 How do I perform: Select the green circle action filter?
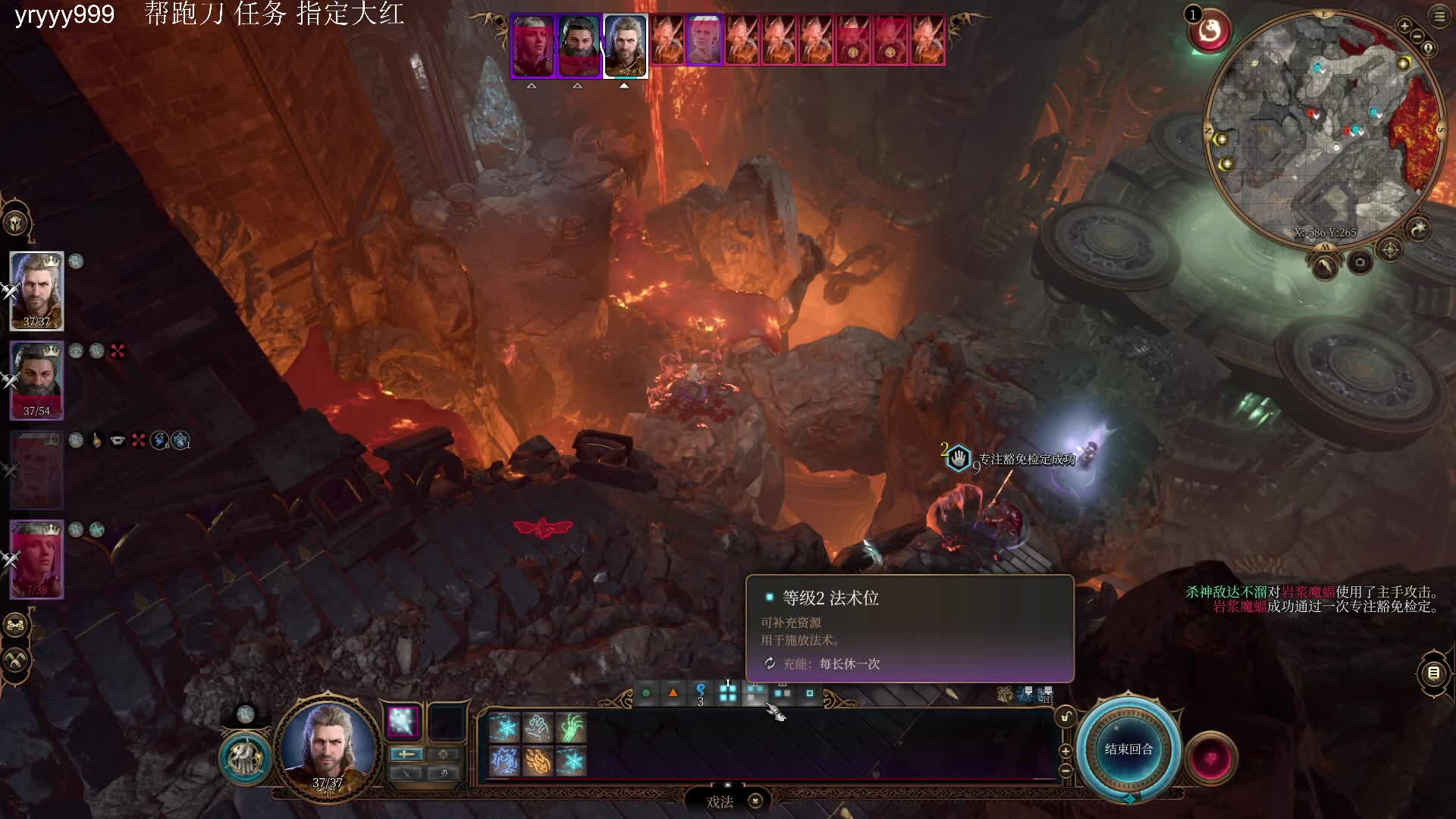point(646,692)
